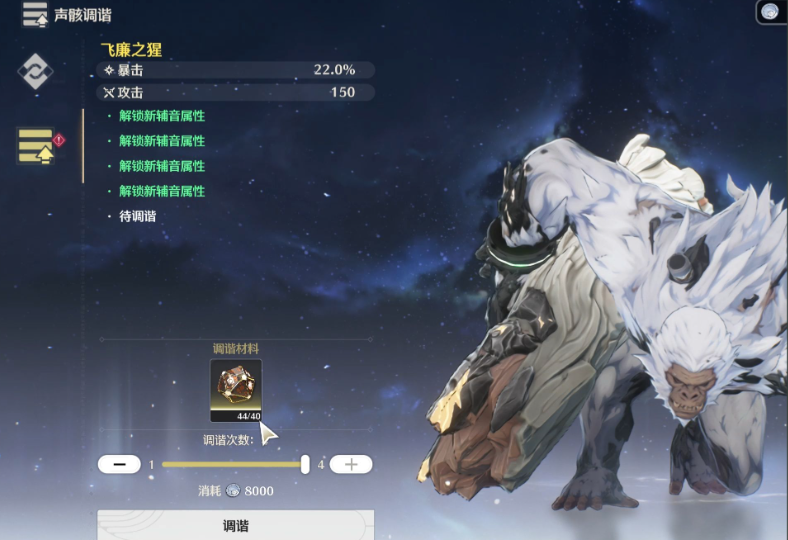
Task: Increase tuning count with plus button
Action: coord(350,464)
